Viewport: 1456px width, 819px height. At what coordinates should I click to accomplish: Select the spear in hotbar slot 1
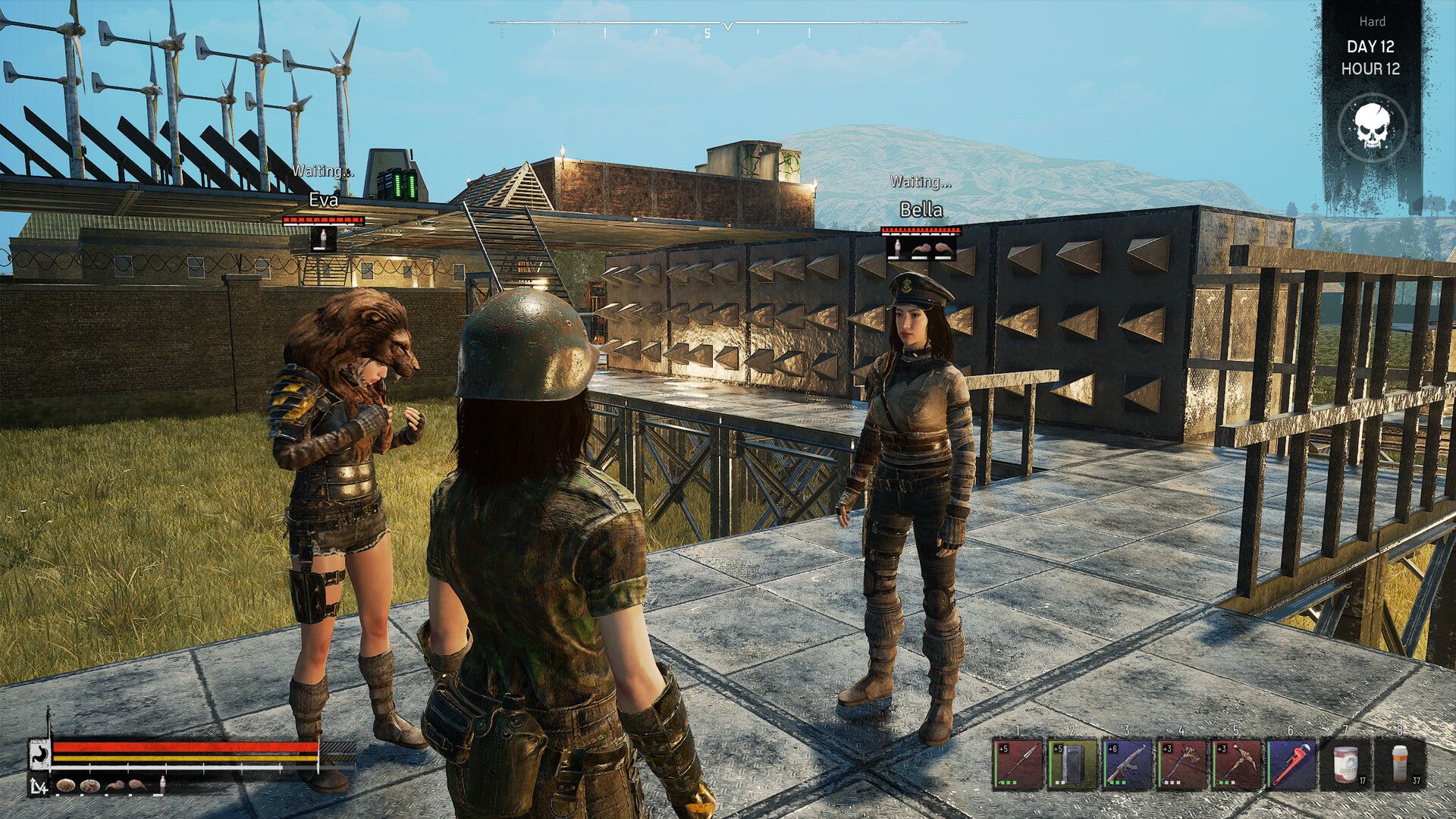pos(1017,764)
